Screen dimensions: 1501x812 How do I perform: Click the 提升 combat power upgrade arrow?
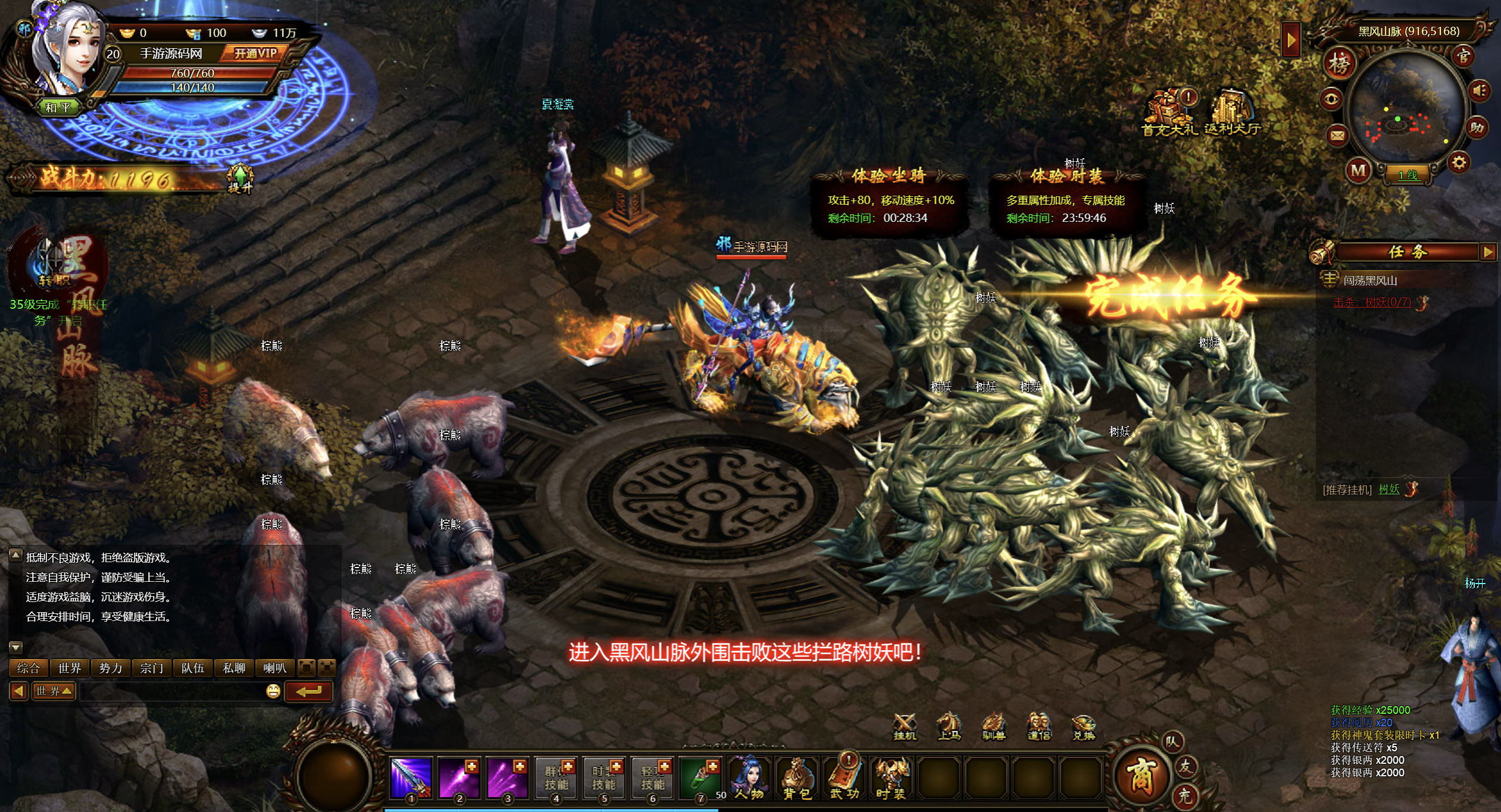coord(240,178)
